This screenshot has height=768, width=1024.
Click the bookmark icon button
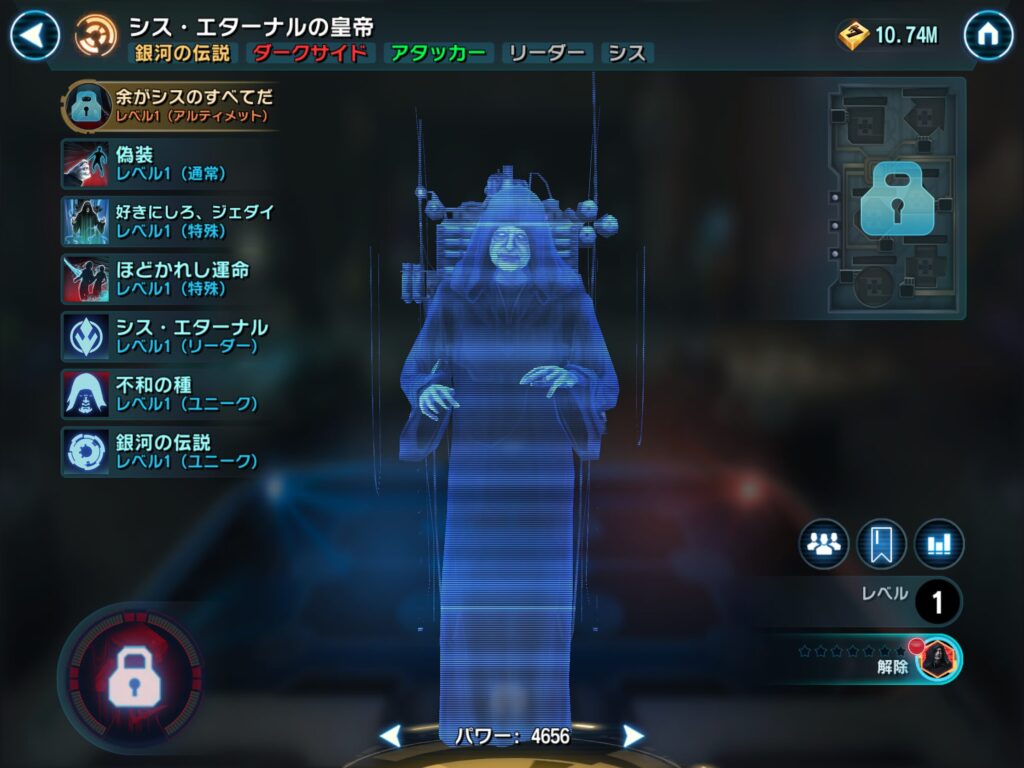point(881,544)
